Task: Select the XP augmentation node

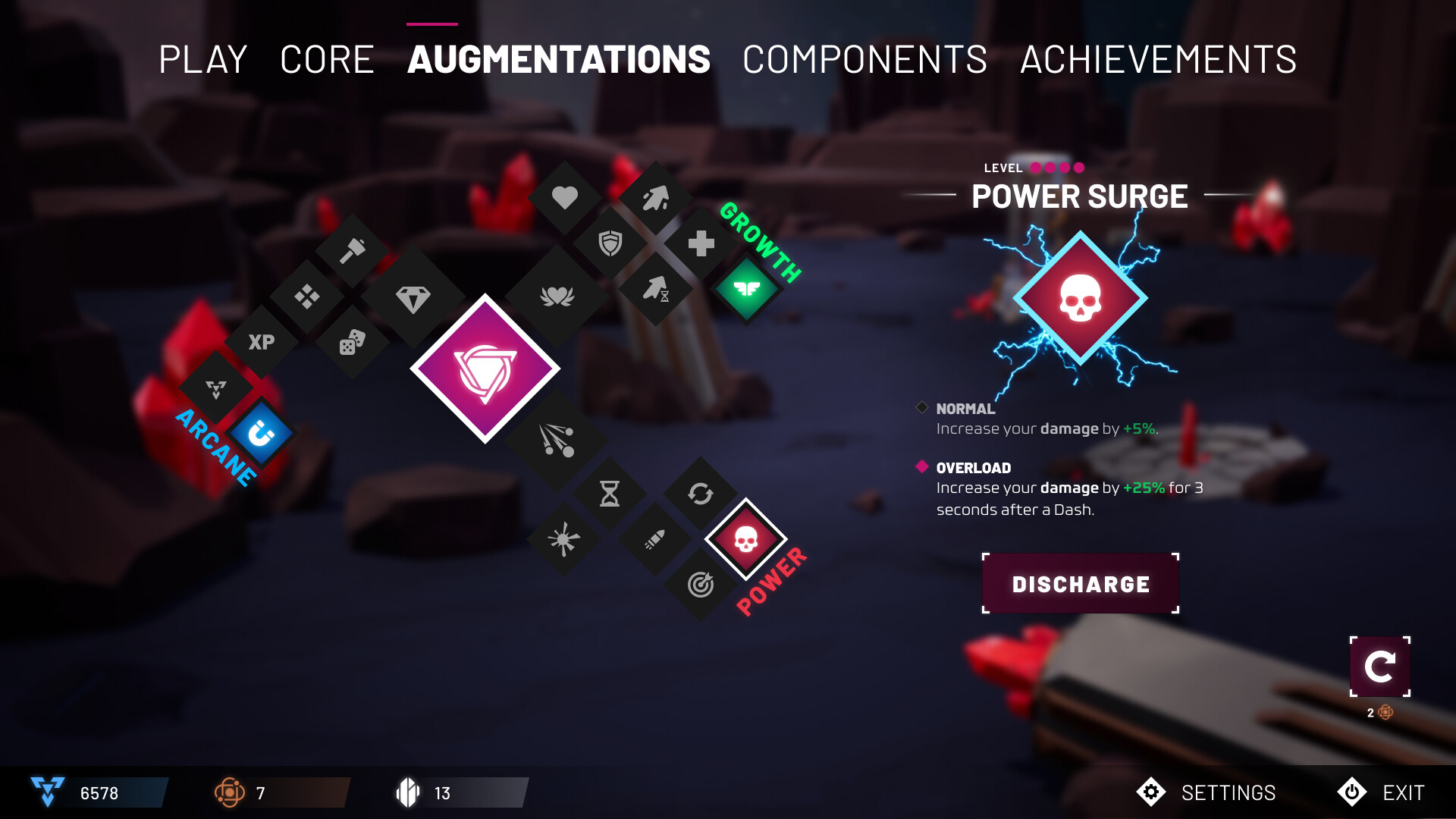Action: click(260, 343)
